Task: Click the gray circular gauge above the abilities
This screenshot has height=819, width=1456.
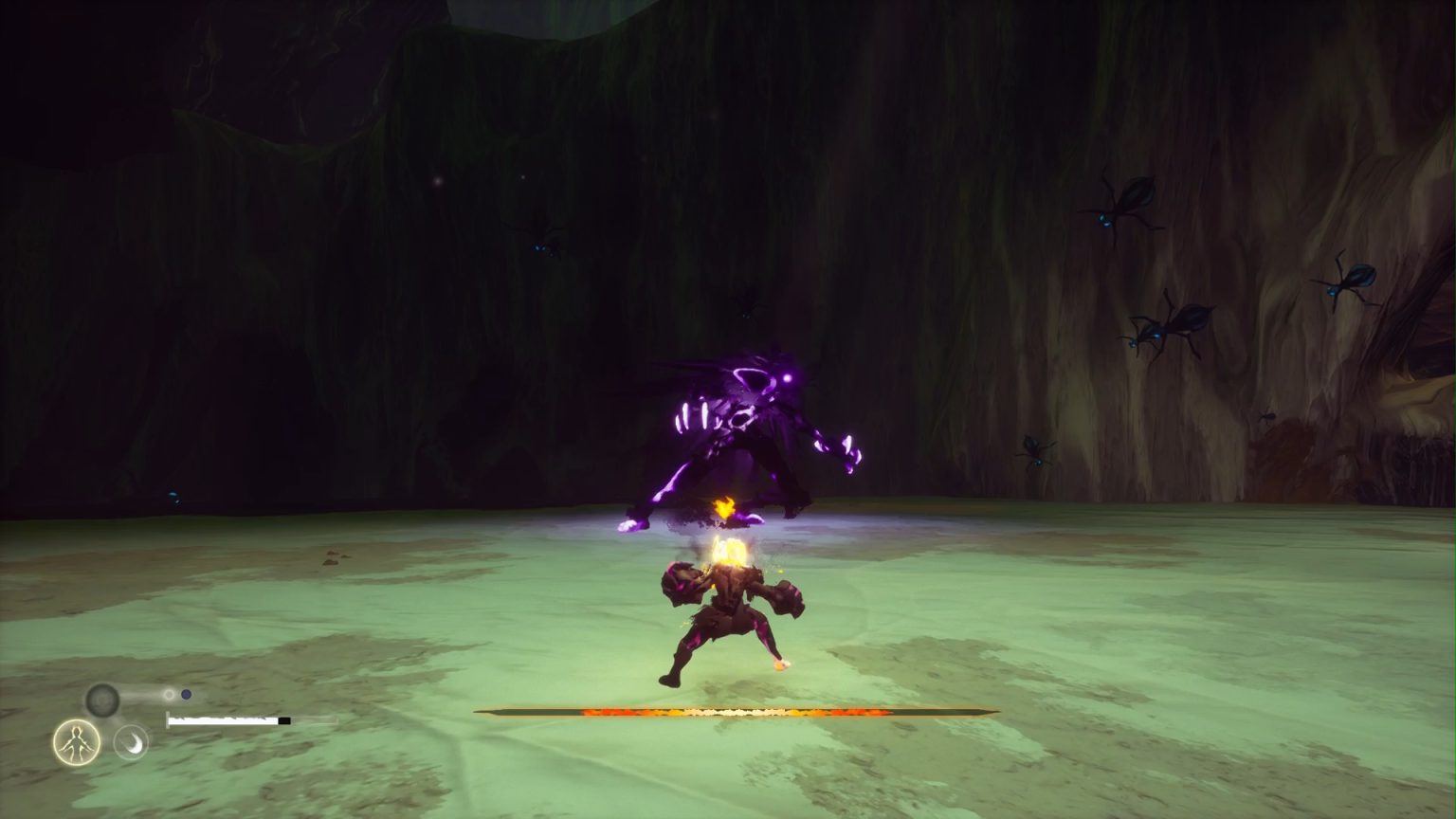Action: coord(102,699)
